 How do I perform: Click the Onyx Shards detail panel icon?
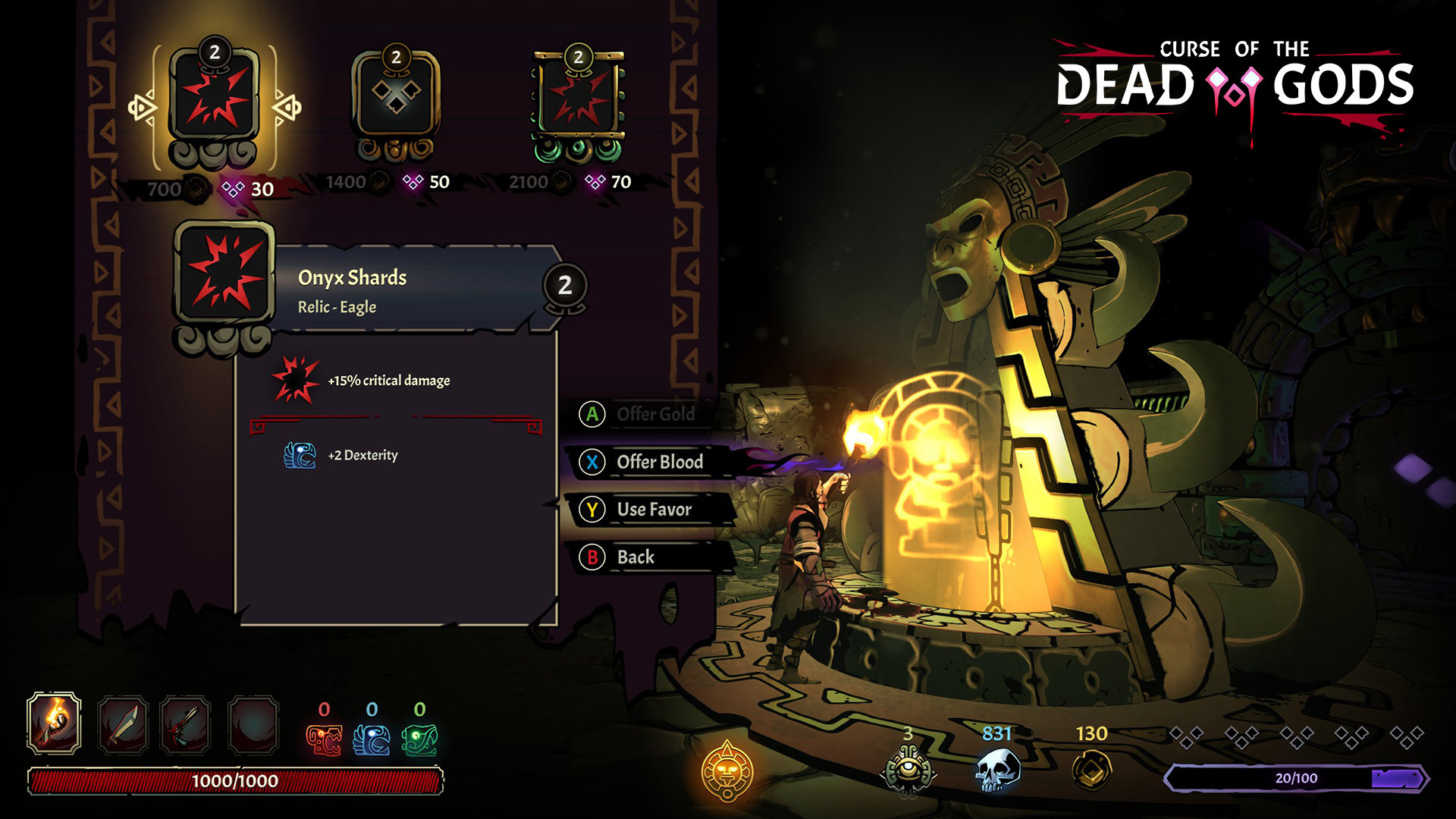click(x=224, y=275)
